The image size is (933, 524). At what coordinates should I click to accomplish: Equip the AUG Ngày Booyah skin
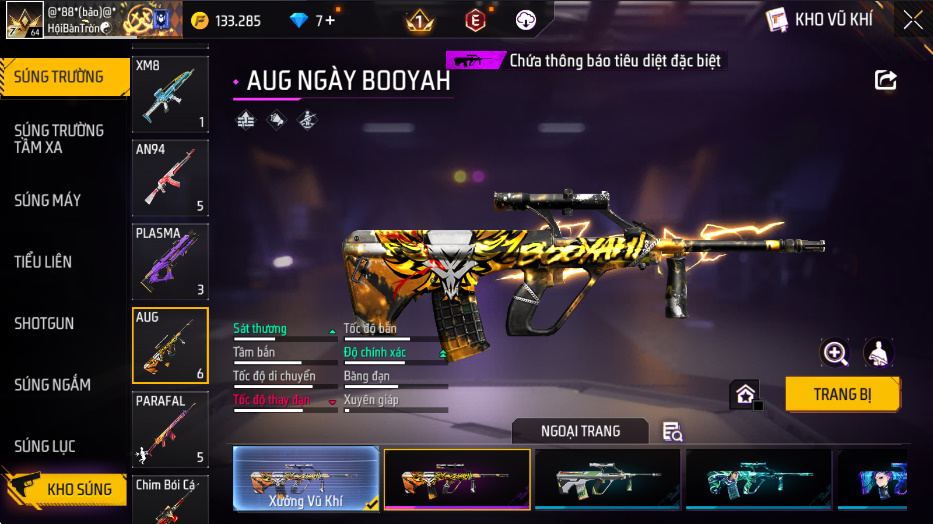tap(842, 394)
